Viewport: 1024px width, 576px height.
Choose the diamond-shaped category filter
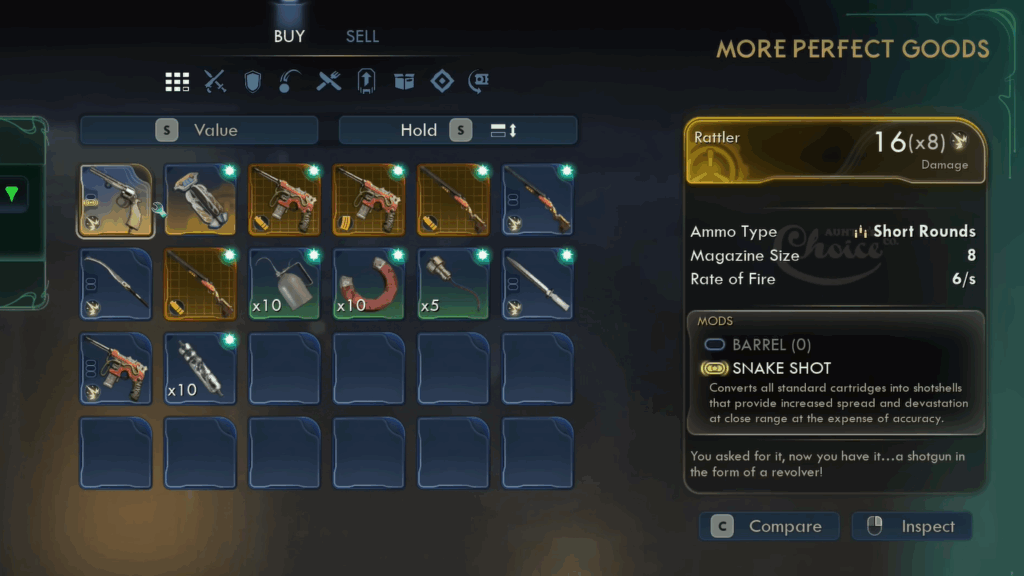tap(442, 82)
